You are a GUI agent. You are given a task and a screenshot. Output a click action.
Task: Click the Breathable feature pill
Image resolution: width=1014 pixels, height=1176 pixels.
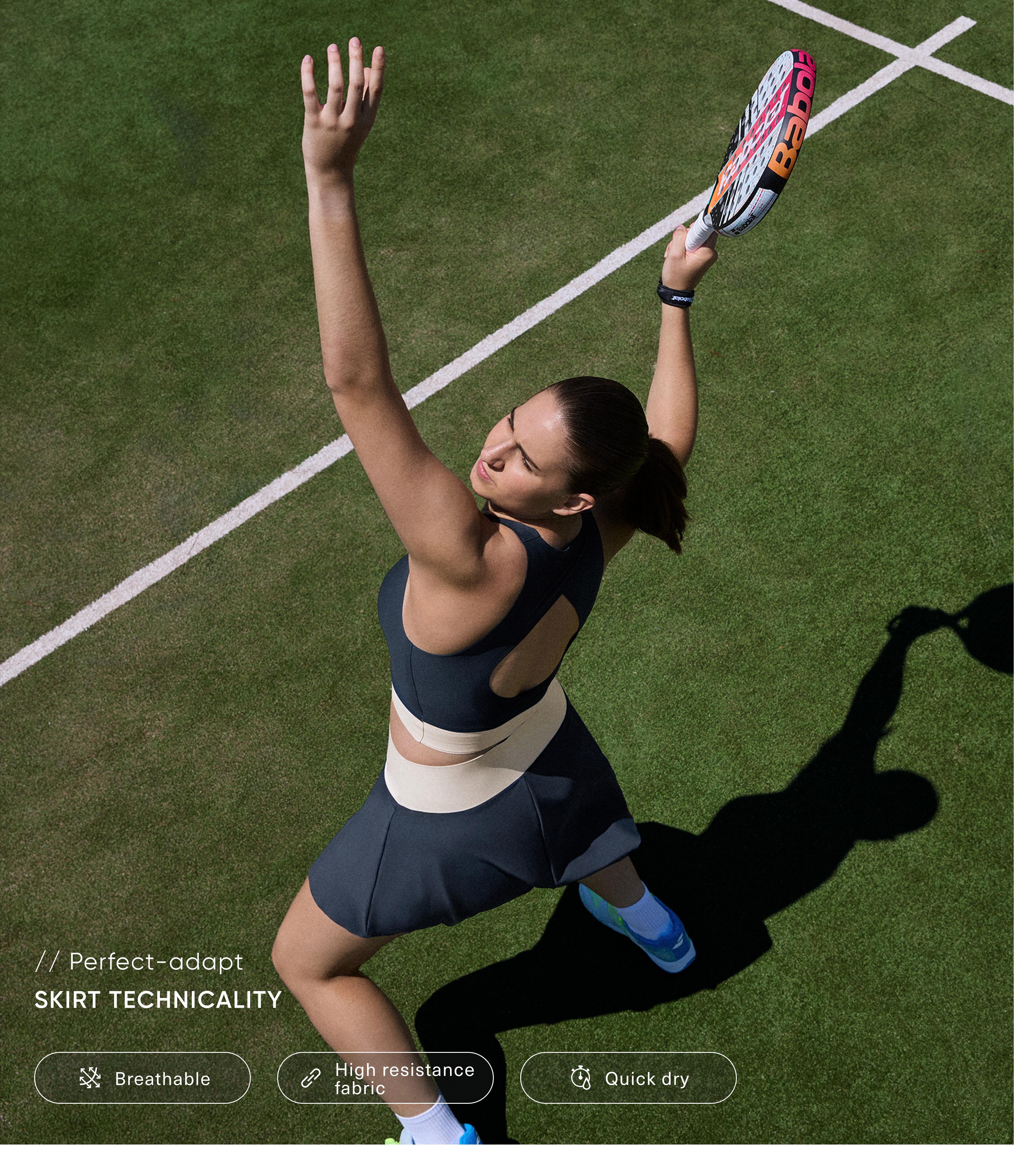click(142, 1078)
